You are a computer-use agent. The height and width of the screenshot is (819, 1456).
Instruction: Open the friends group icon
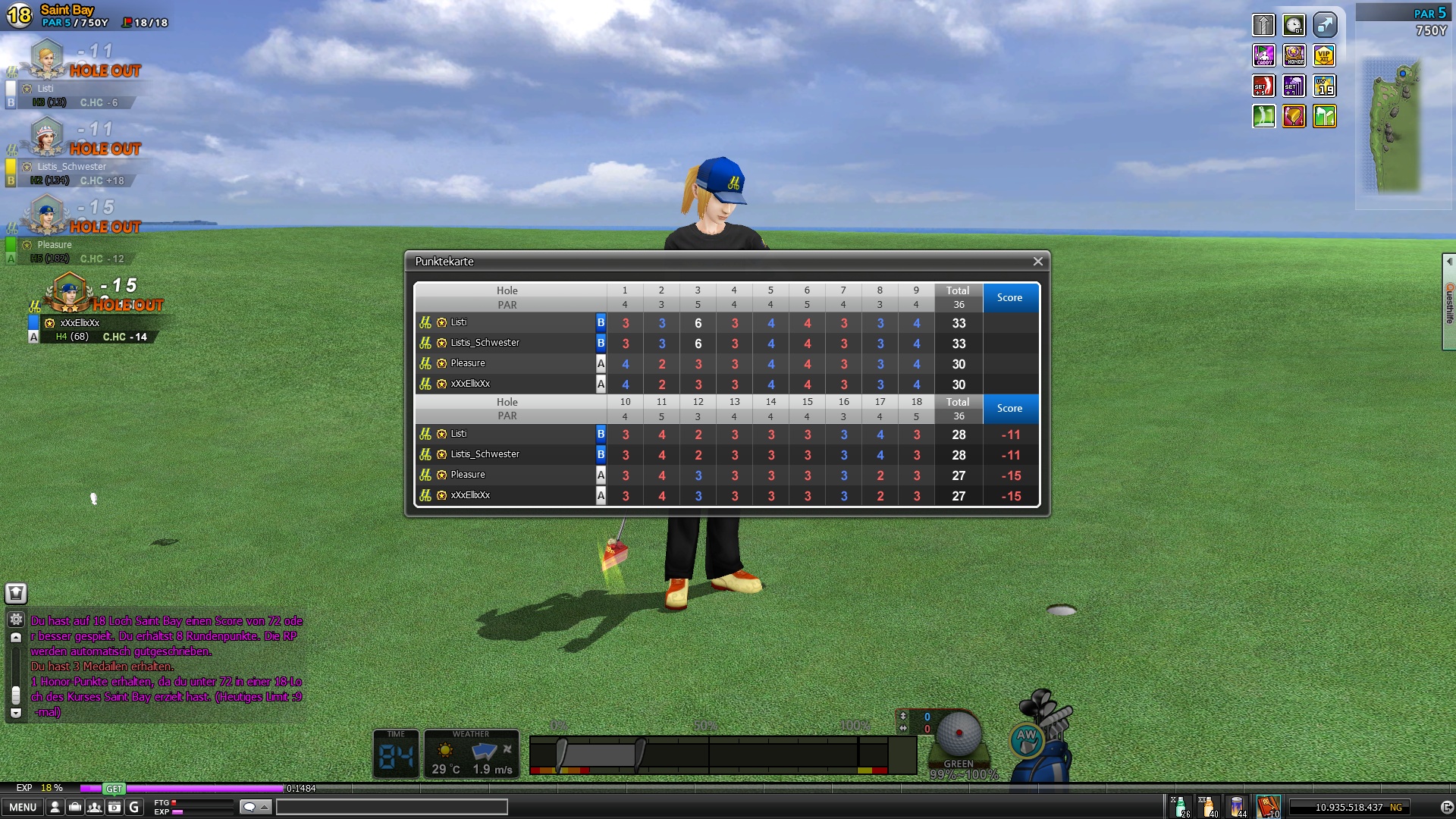(95, 807)
